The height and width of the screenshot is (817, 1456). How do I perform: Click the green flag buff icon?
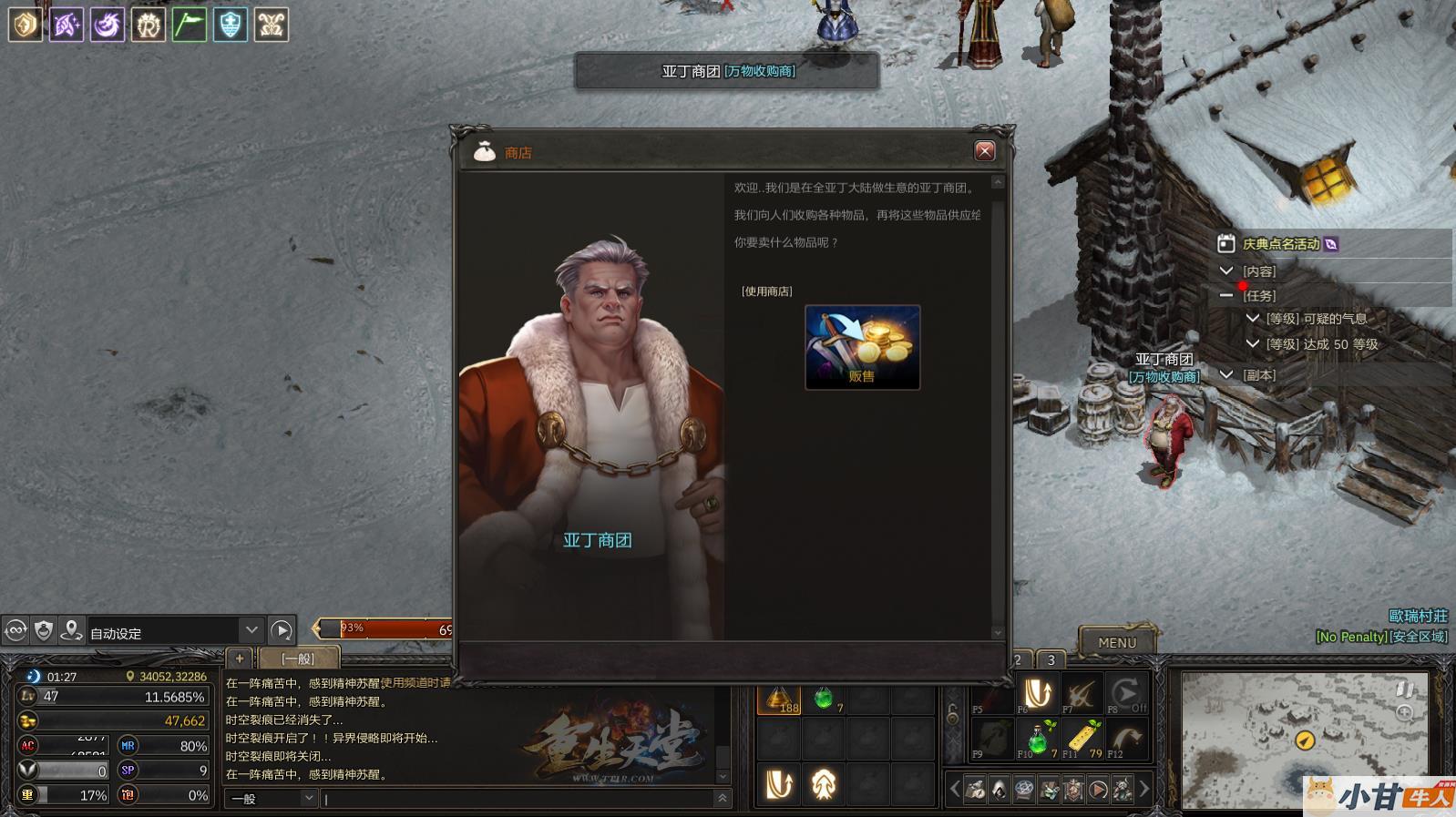click(x=189, y=25)
